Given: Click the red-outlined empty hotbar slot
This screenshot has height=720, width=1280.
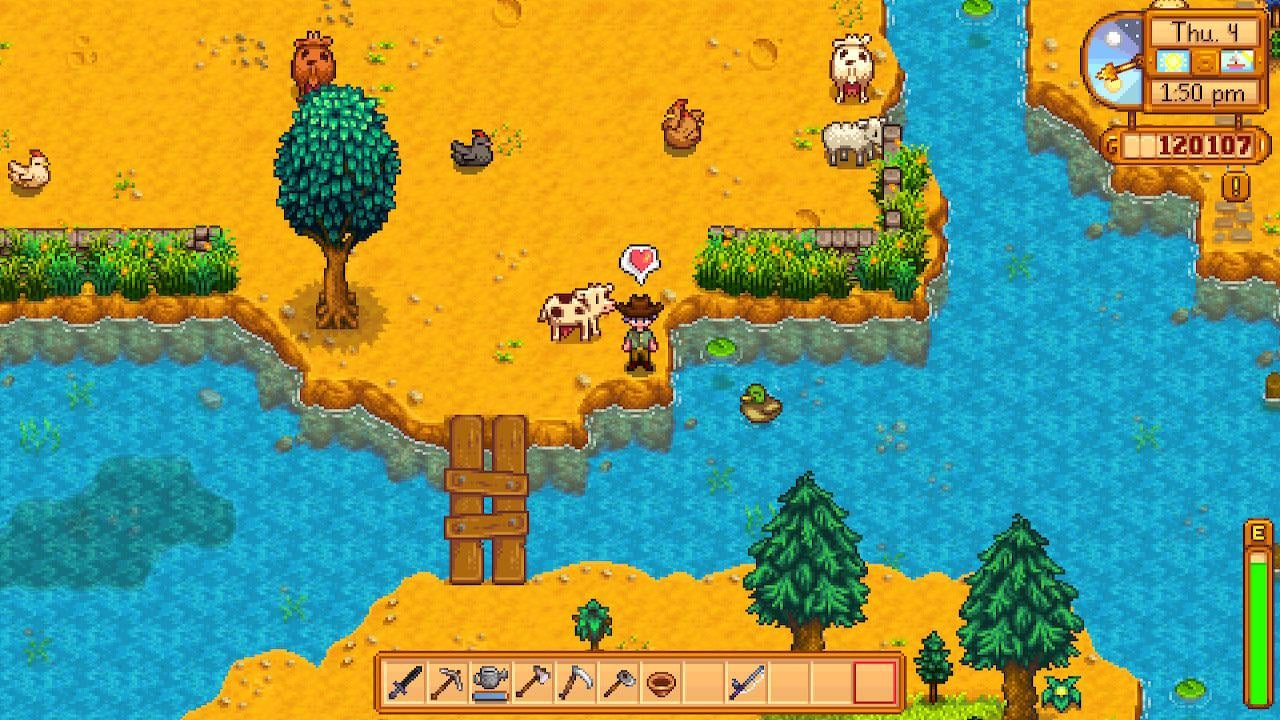Looking at the screenshot, I should tap(874, 683).
